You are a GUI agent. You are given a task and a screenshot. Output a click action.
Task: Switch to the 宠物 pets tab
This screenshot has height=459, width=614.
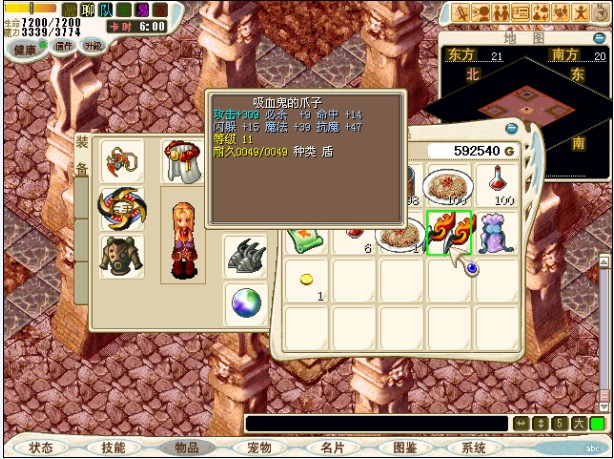coord(258,448)
